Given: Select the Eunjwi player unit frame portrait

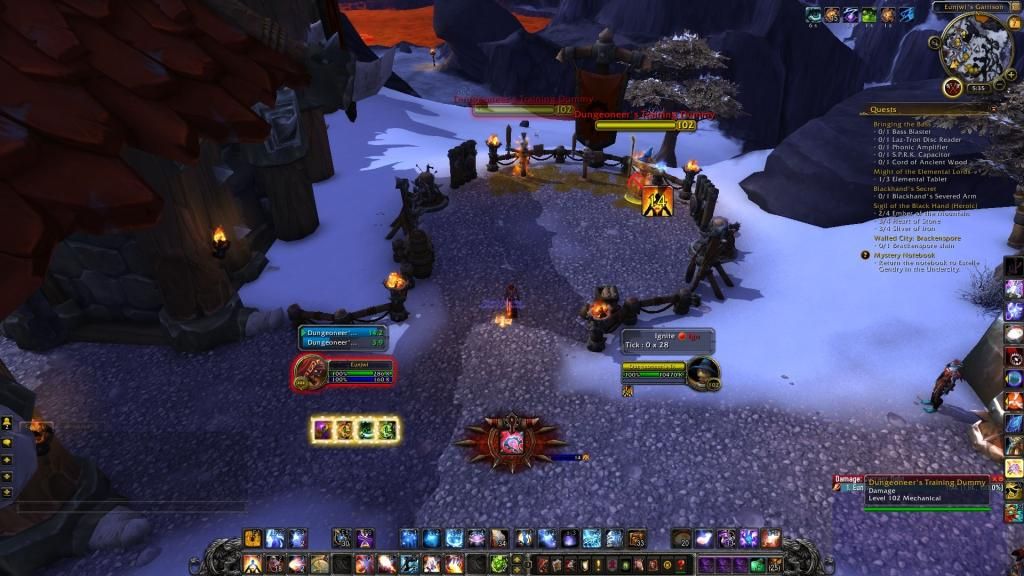Looking at the screenshot, I should pyautogui.click(x=310, y=373).
